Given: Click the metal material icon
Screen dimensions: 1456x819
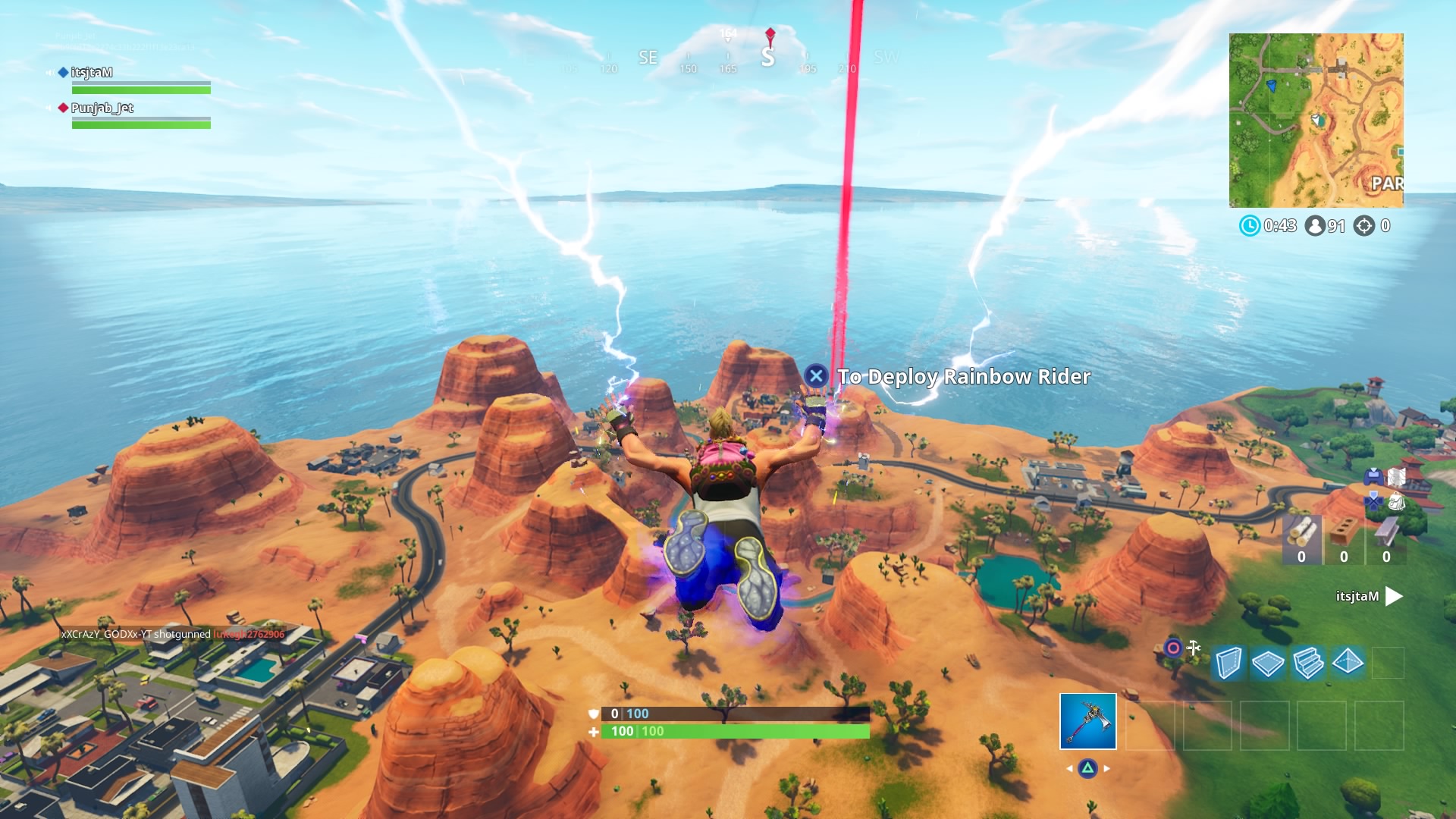Looking at the screenshot, I should pyautogui.click(x=1385, y=531).
